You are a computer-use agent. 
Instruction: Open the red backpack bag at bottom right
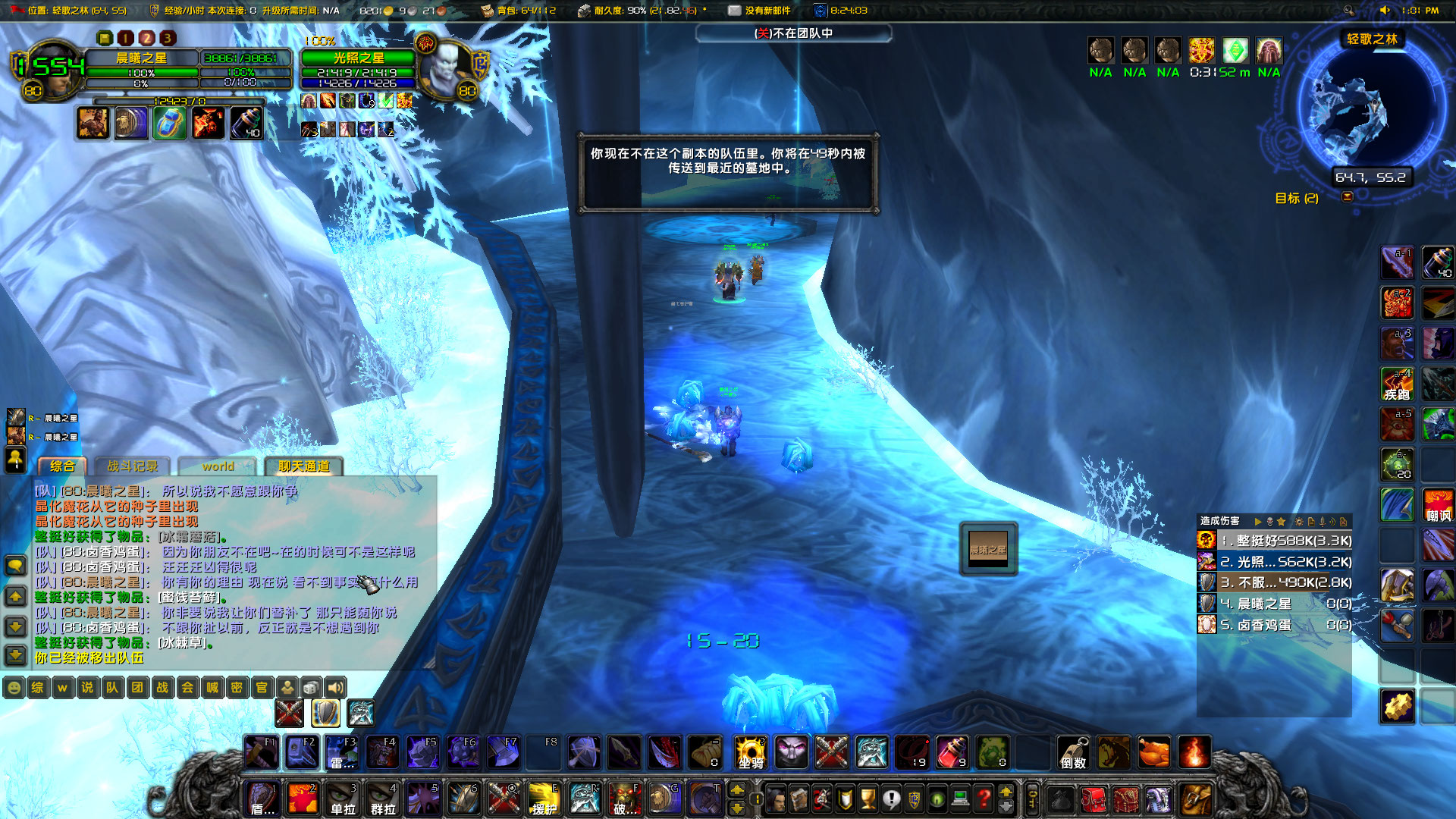click(1092, 800)
